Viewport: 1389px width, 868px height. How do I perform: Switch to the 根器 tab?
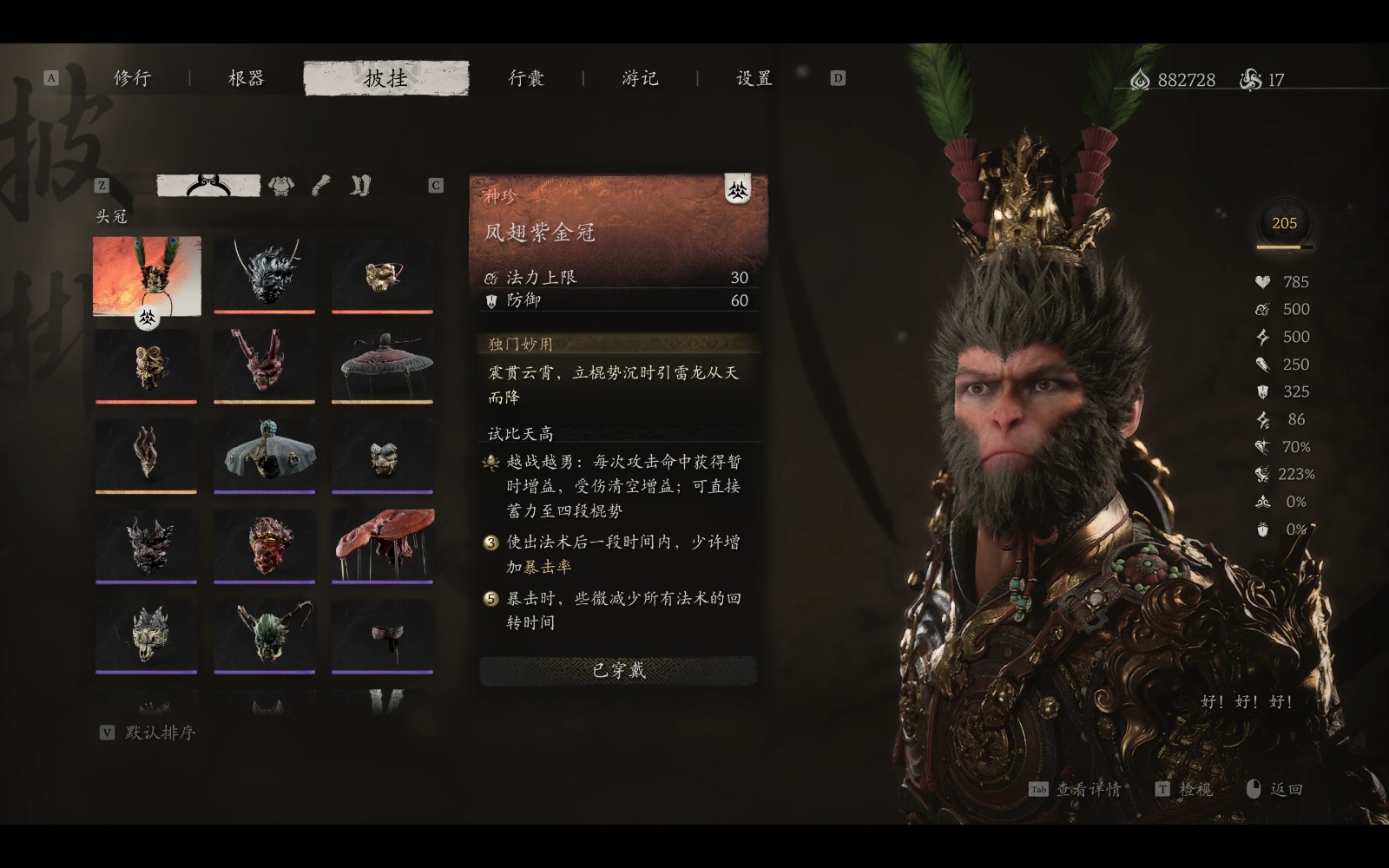(244, 78)
